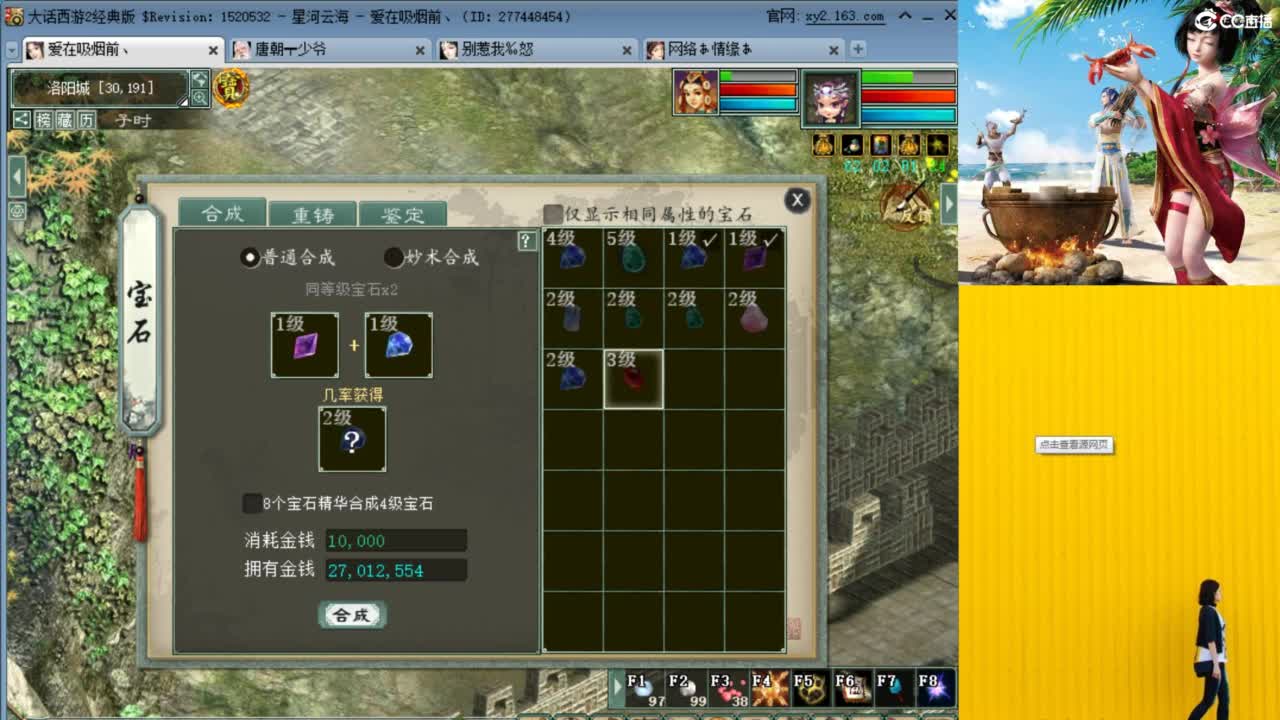
Task: Switch to the 重铸 tab
Action: tap(312, 213)
